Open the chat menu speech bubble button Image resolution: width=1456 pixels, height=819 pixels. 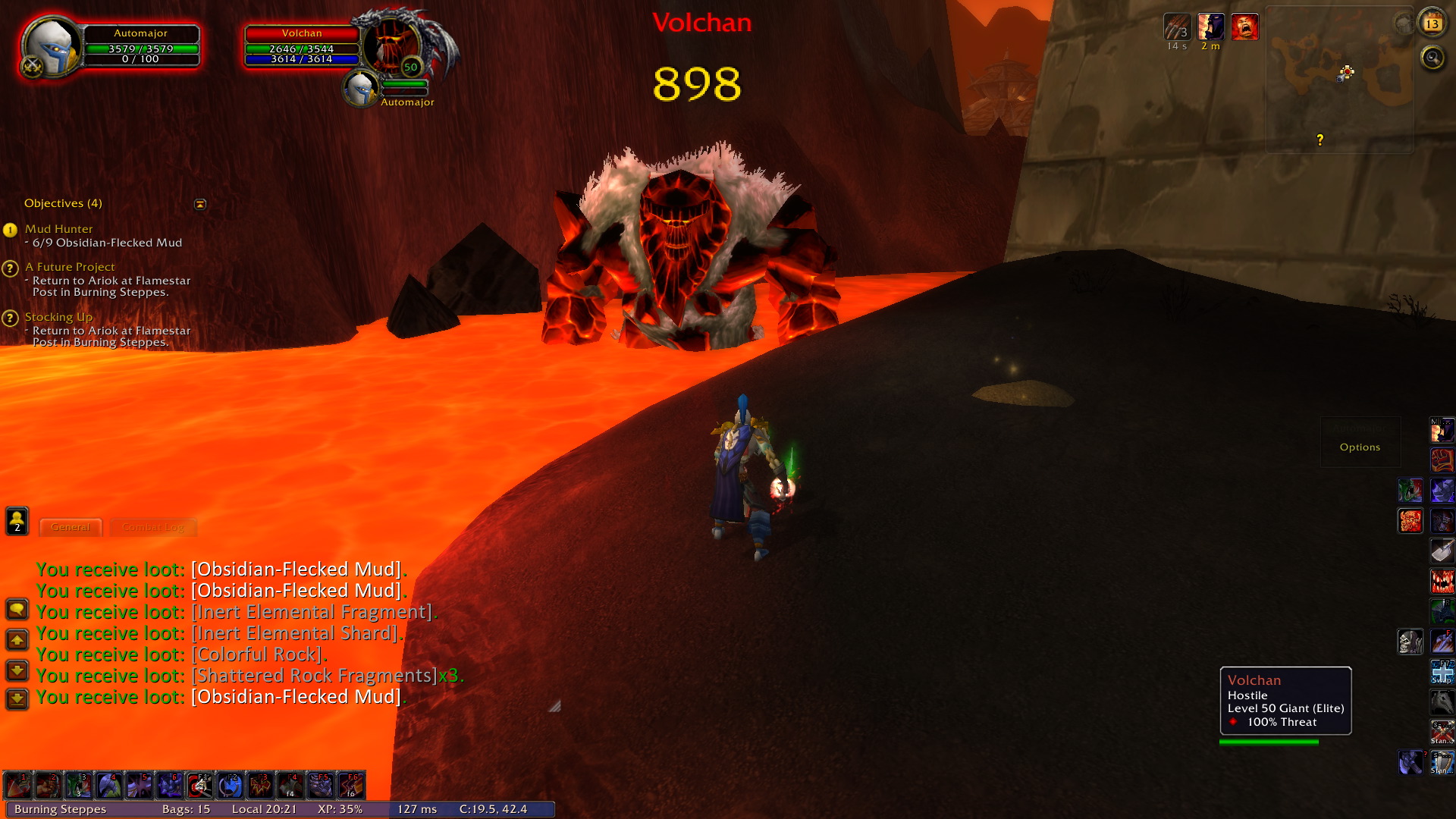point(17,610)
